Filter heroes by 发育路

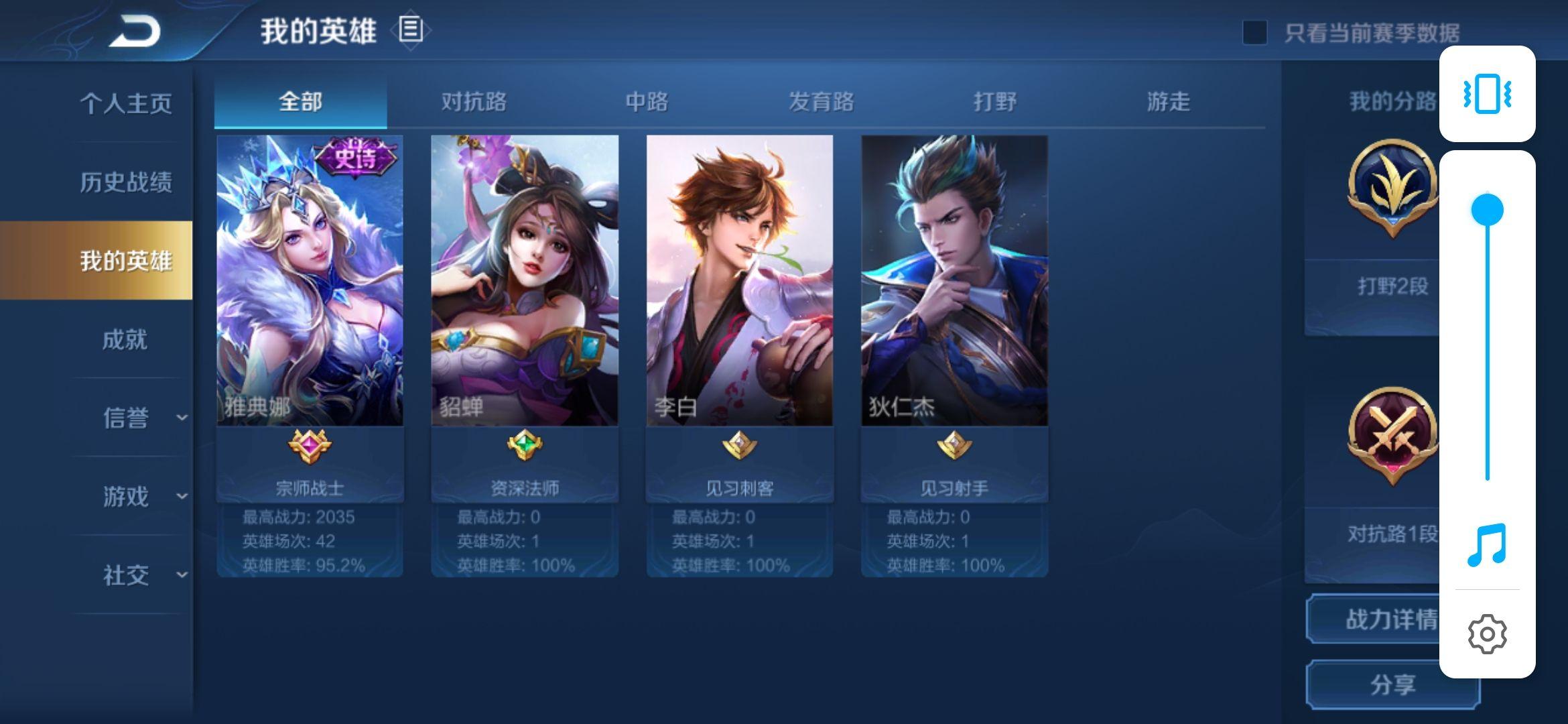(821, 102)
